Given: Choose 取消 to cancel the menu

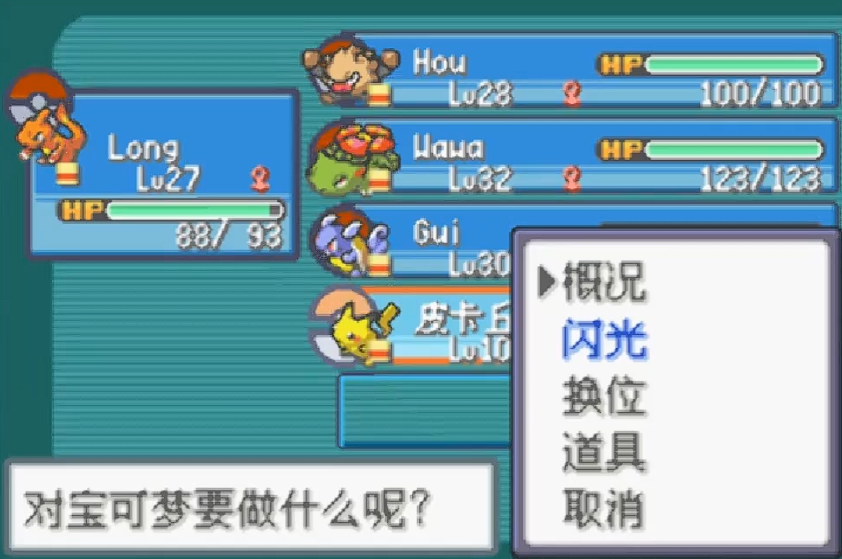Looking at the screenshot, I should (x=604, y=510).
